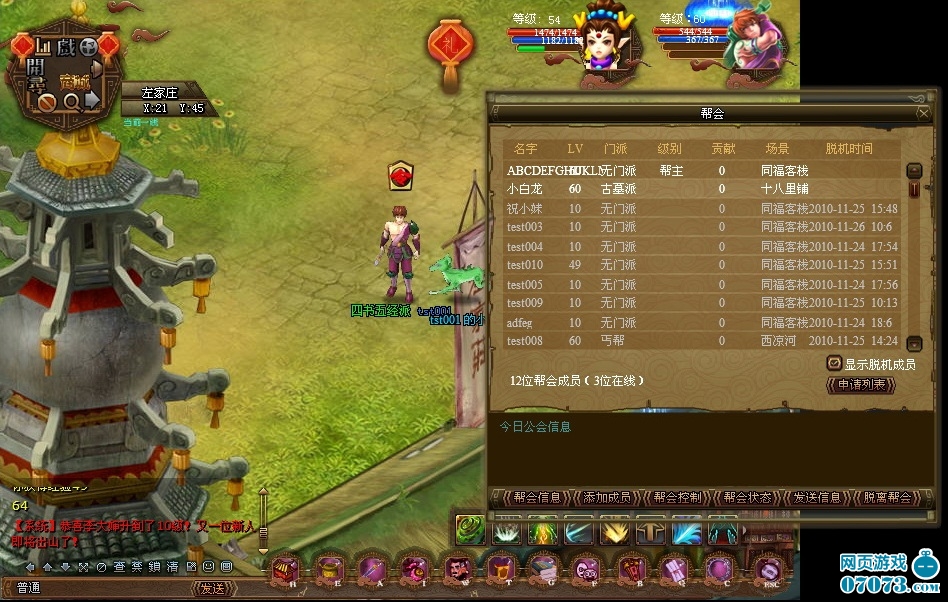Activate the green swirl skill icon
Screen dimensions: 948x602
(x=470, y=529)
